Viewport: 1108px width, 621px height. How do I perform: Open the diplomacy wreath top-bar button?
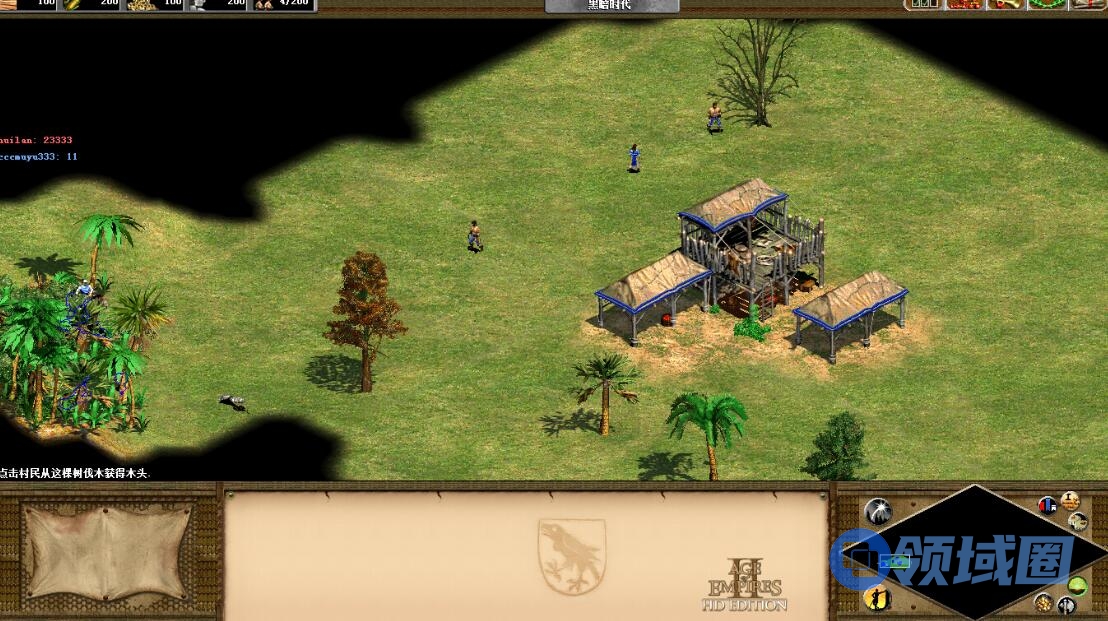coord(1047,5)
